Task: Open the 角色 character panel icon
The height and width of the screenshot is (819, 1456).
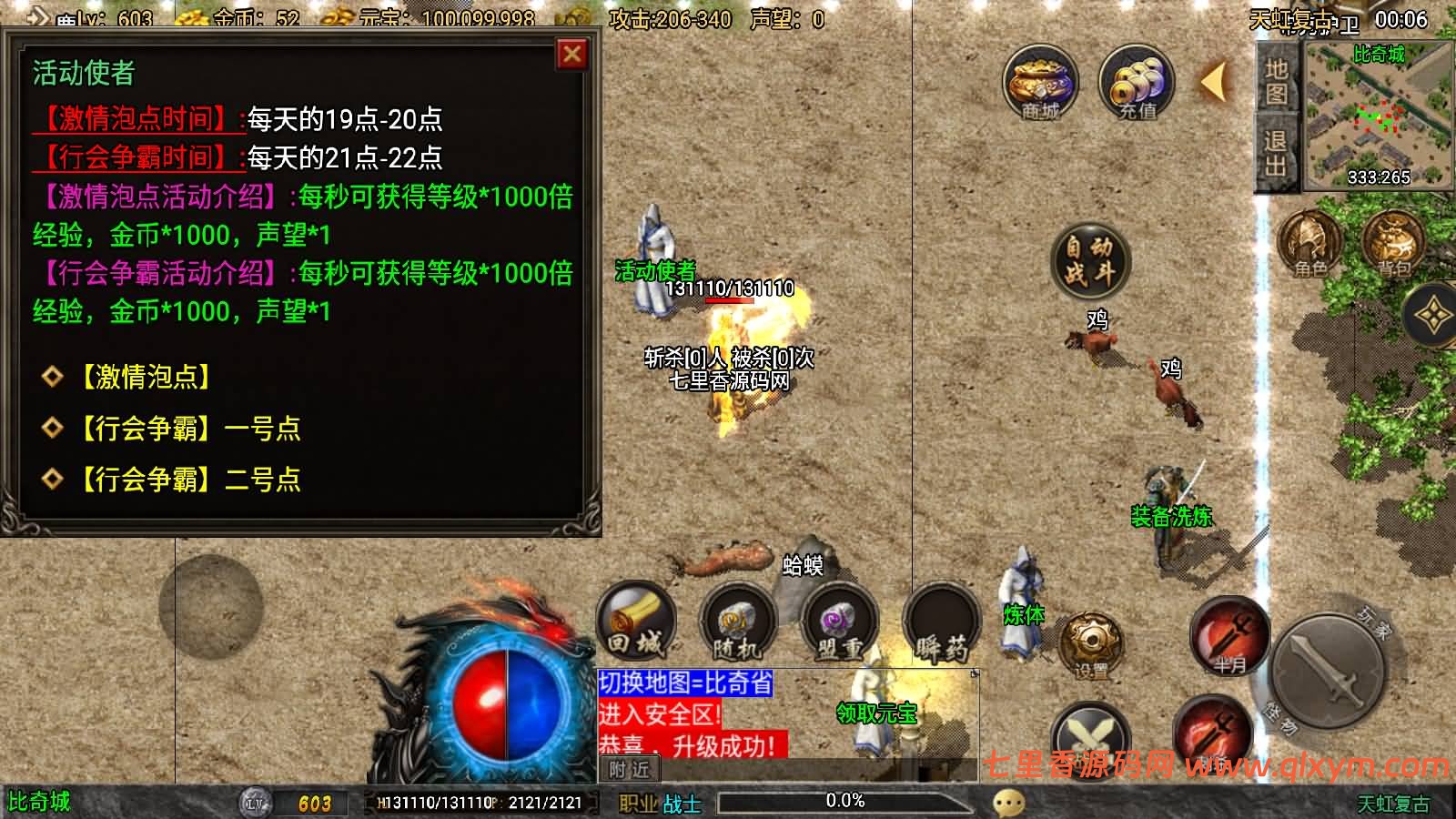Action: tap(1308, 244)
